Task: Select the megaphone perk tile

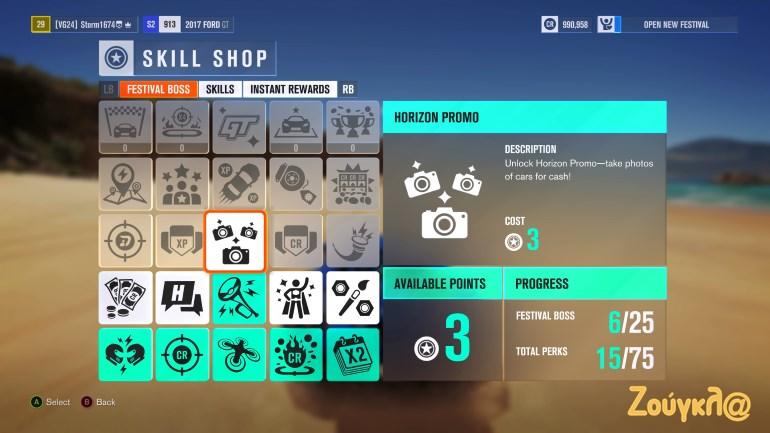Action: (x=239, y=297)
